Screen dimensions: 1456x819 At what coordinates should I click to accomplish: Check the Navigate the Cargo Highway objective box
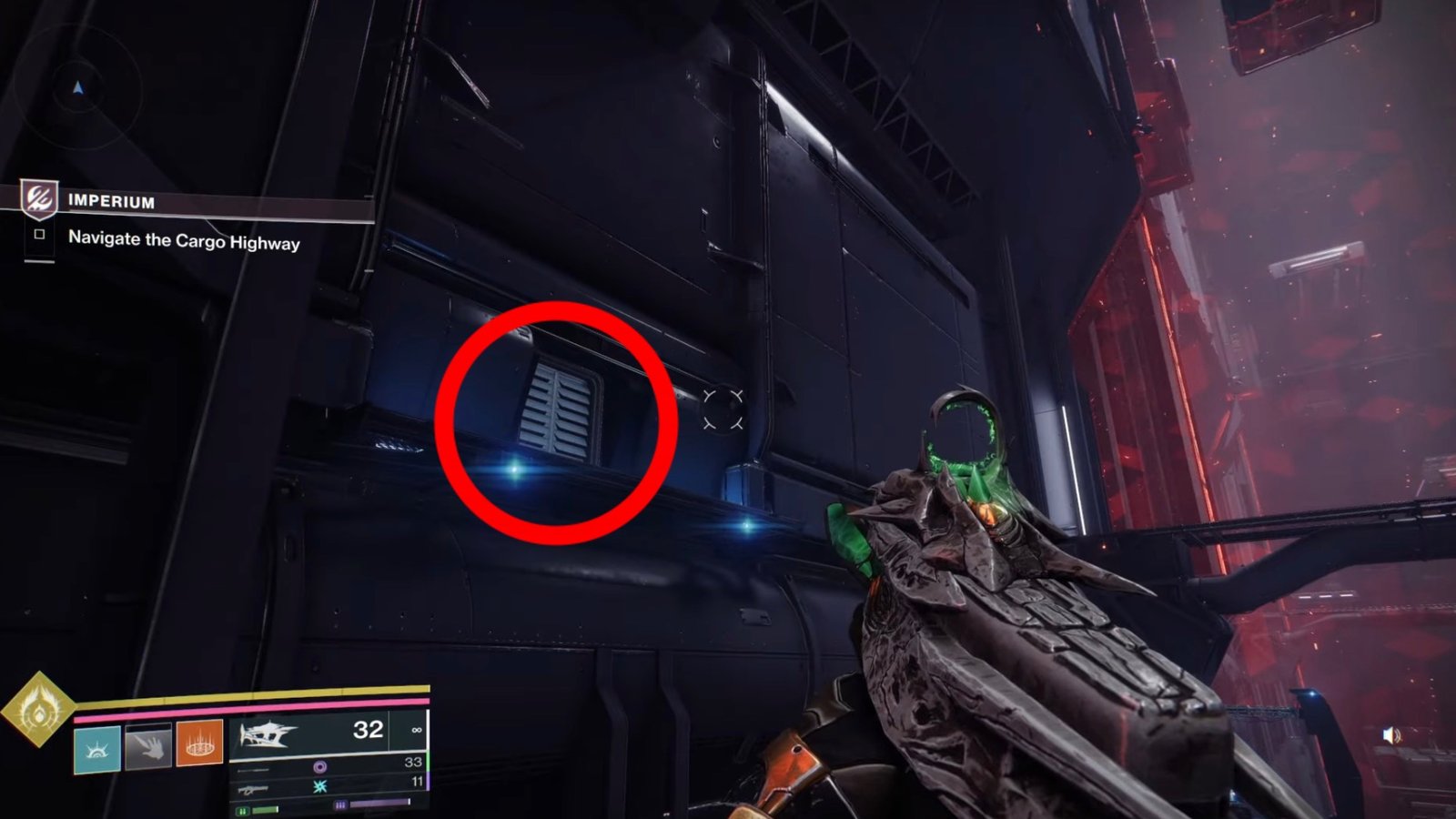(39, 235)
